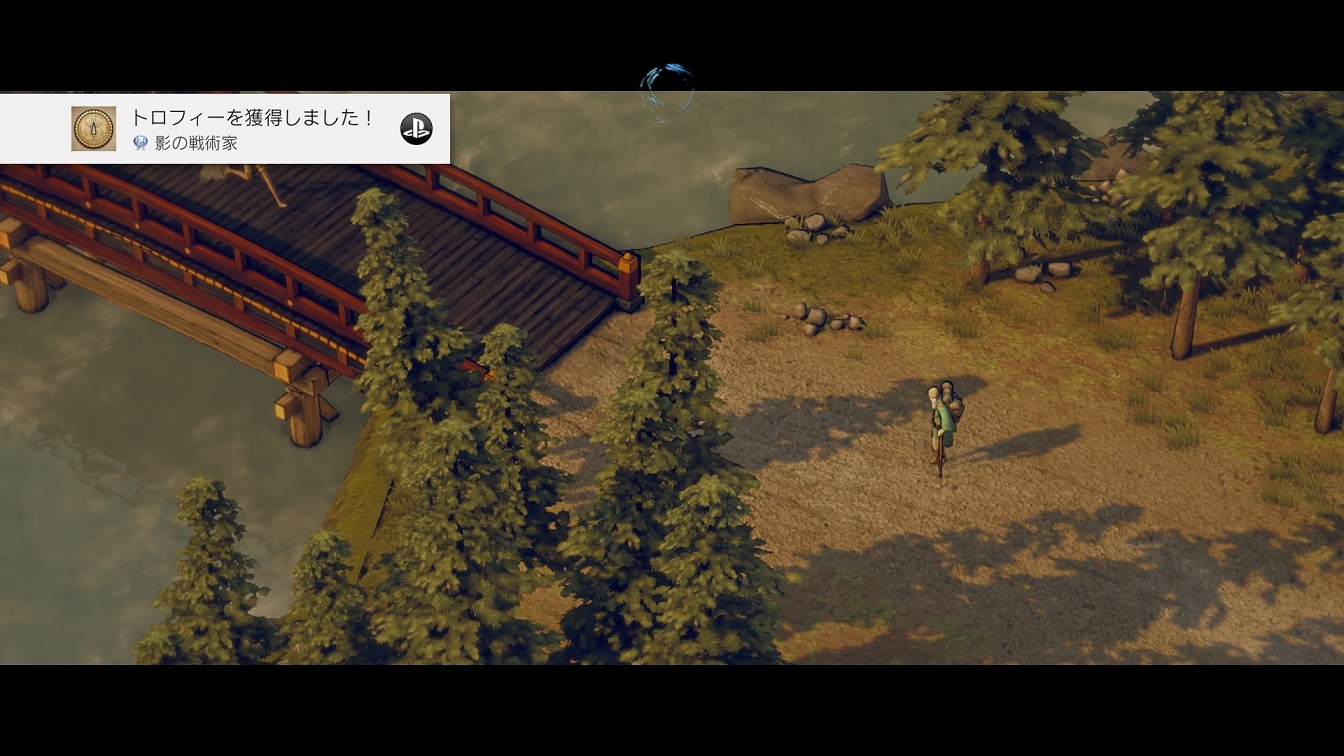Click the trophy's compass badge thumbnail
The height and width of the screenshot is (756, 1344).
[x=94, y=129]
